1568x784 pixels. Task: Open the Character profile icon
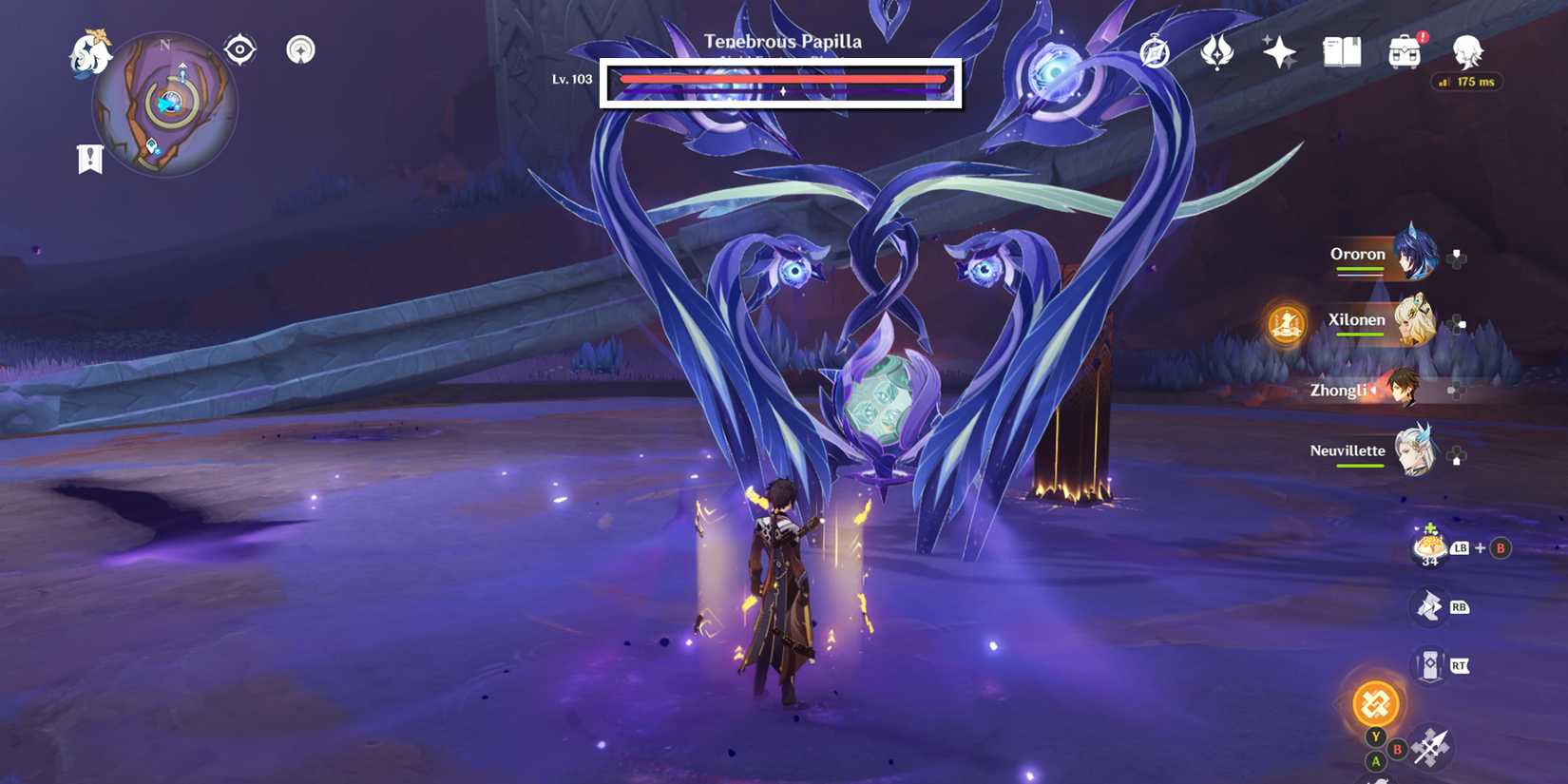(x=1466, y=54)
